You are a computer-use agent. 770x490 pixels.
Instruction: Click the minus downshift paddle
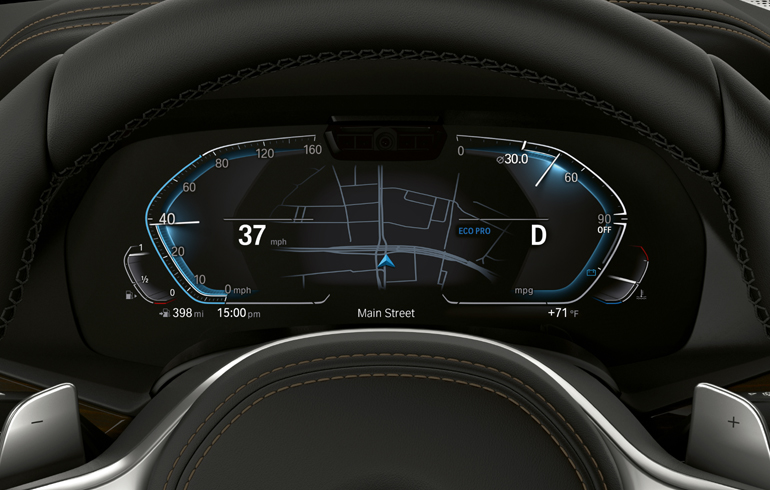click(x=37, y=422)
